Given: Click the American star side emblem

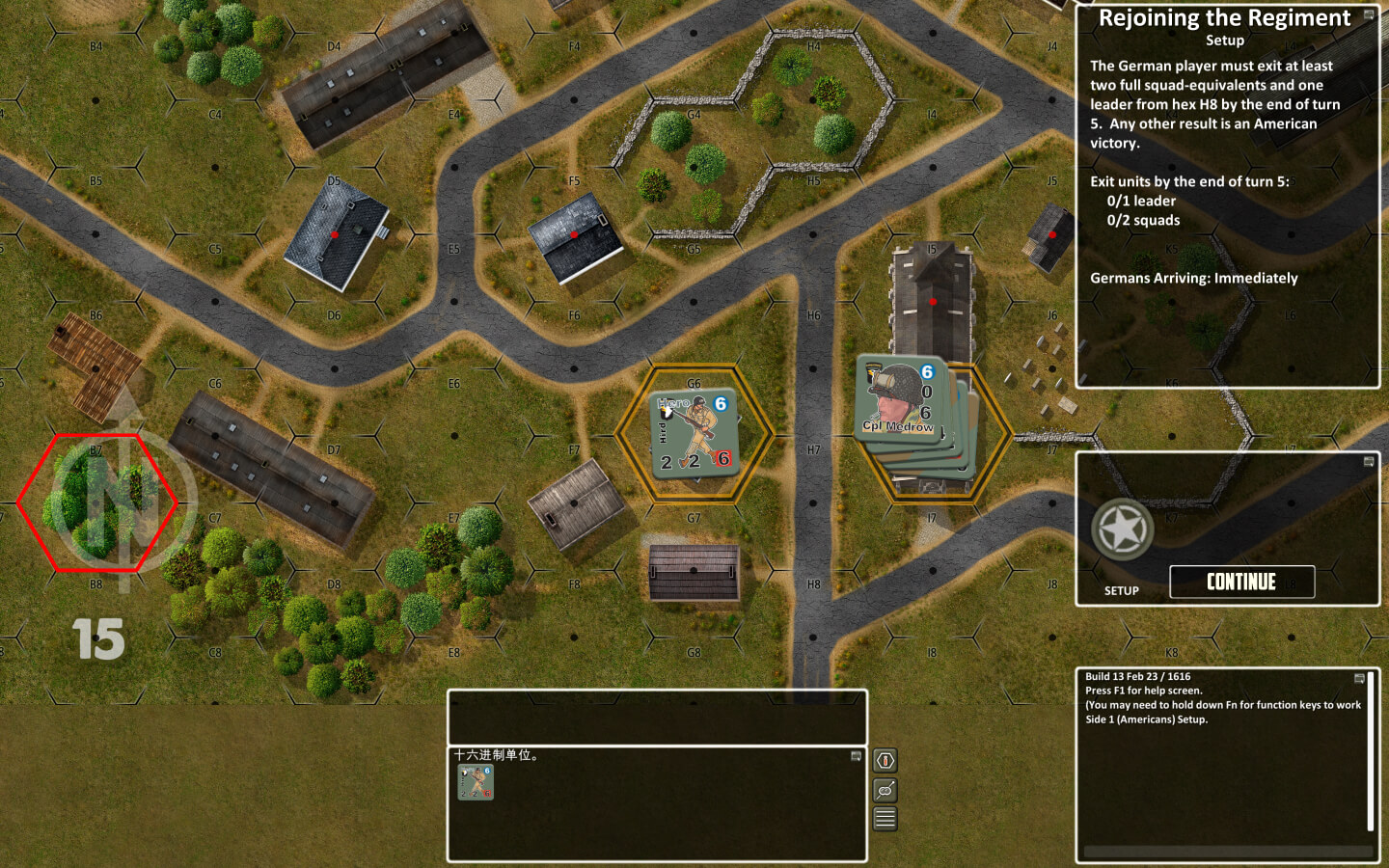Looking at the screenshot, I should [x=1123, y=529].
